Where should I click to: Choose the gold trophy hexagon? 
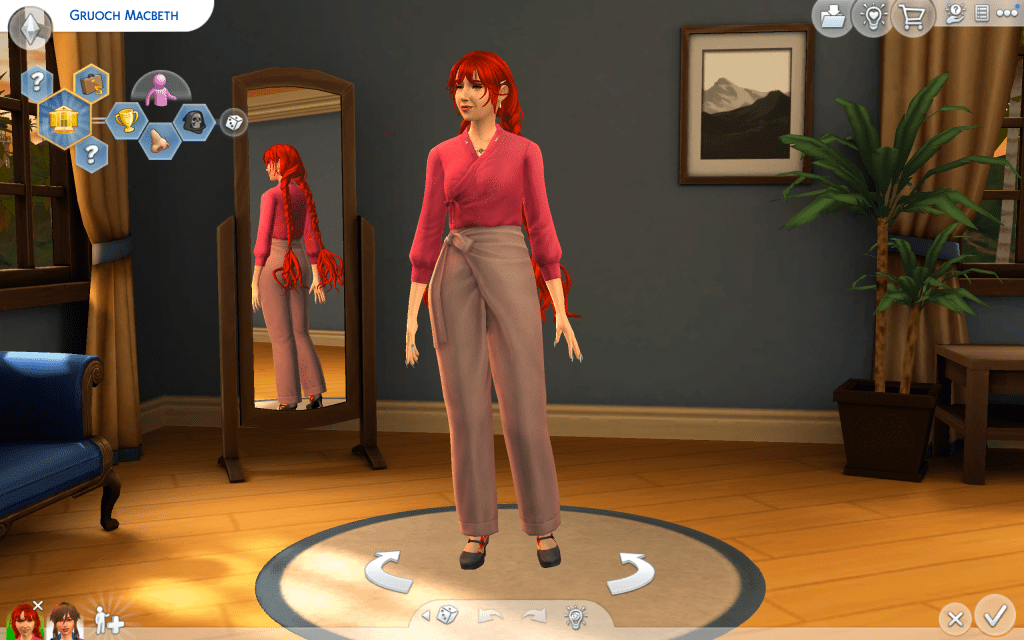point(126,121)
